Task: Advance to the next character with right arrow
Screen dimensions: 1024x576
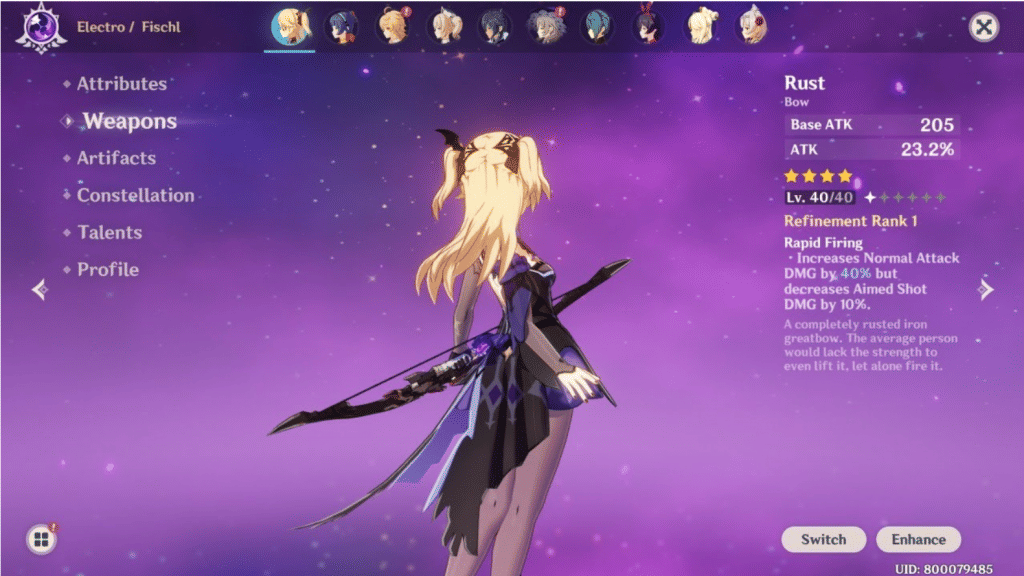Action: click(x=986, y=290)
